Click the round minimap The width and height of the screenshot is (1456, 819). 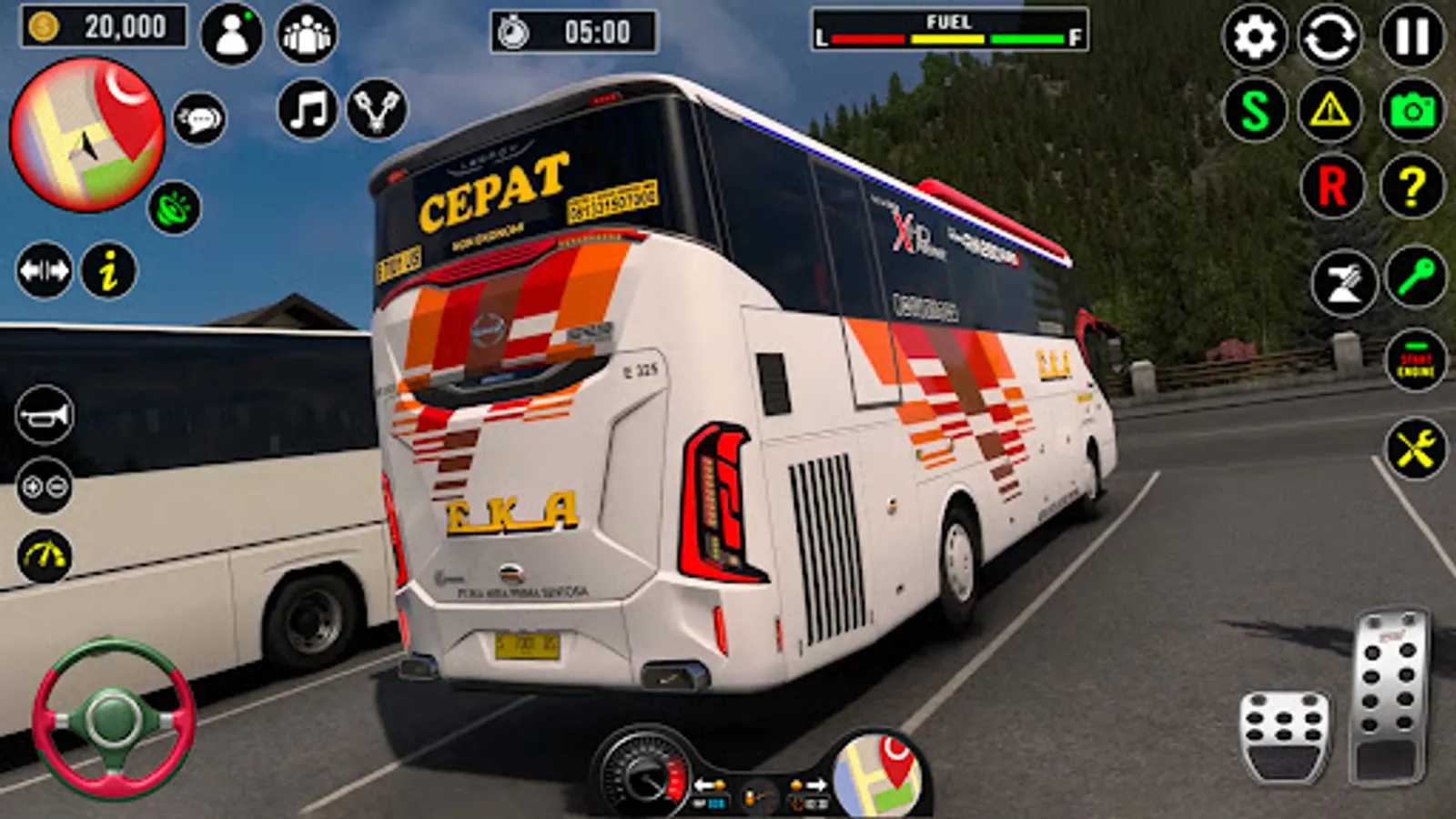click(87, 135)
